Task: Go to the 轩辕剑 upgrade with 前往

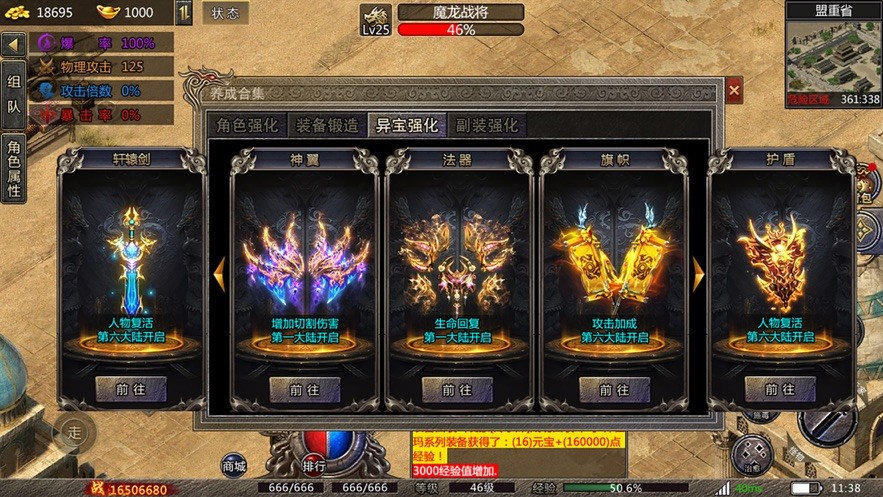Action: point(132,389)
